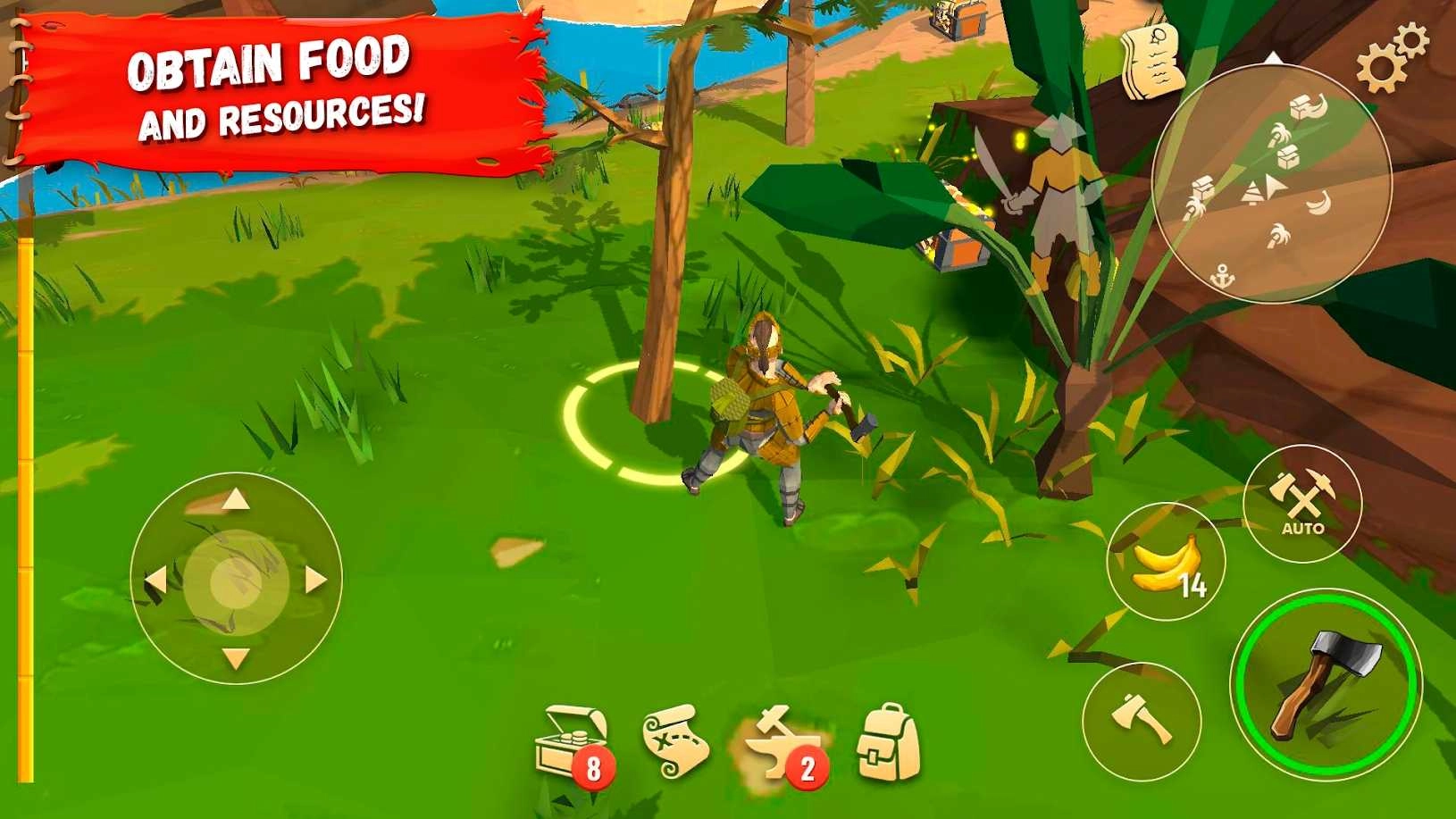Open the treasure map scroll icon
Image resolution: width=1456 pixels, height=819 pixels.
pyautogui.click(x=675, y=743)
